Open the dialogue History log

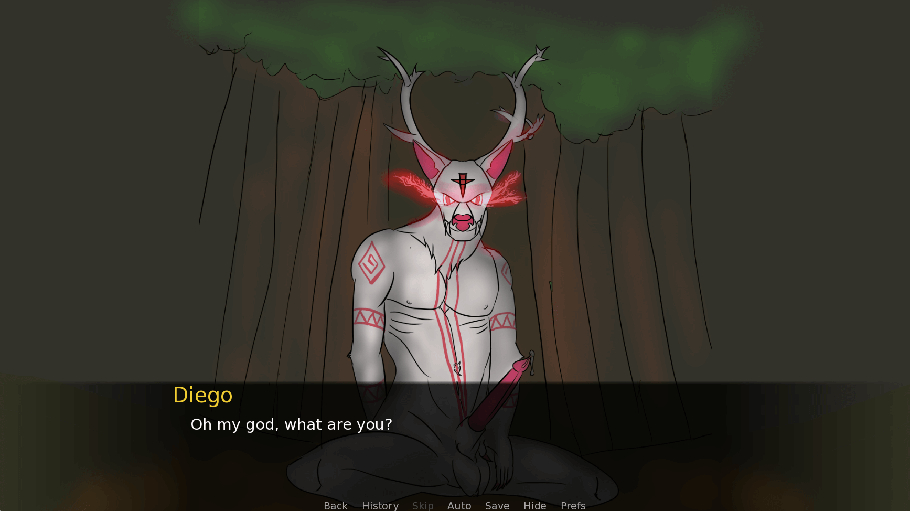[x=380, y=505]
